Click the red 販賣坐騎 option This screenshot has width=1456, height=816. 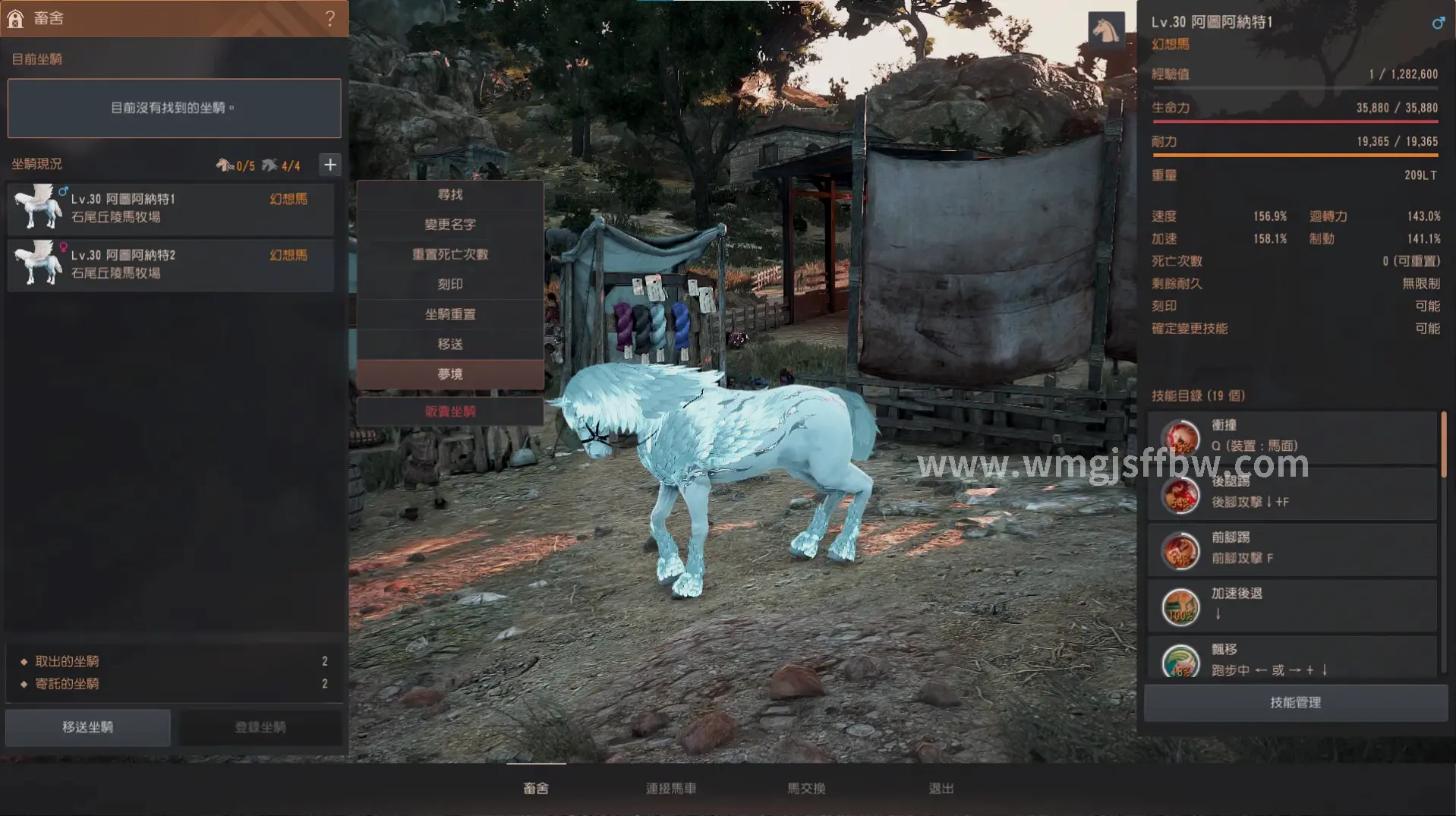coord(450,411)
